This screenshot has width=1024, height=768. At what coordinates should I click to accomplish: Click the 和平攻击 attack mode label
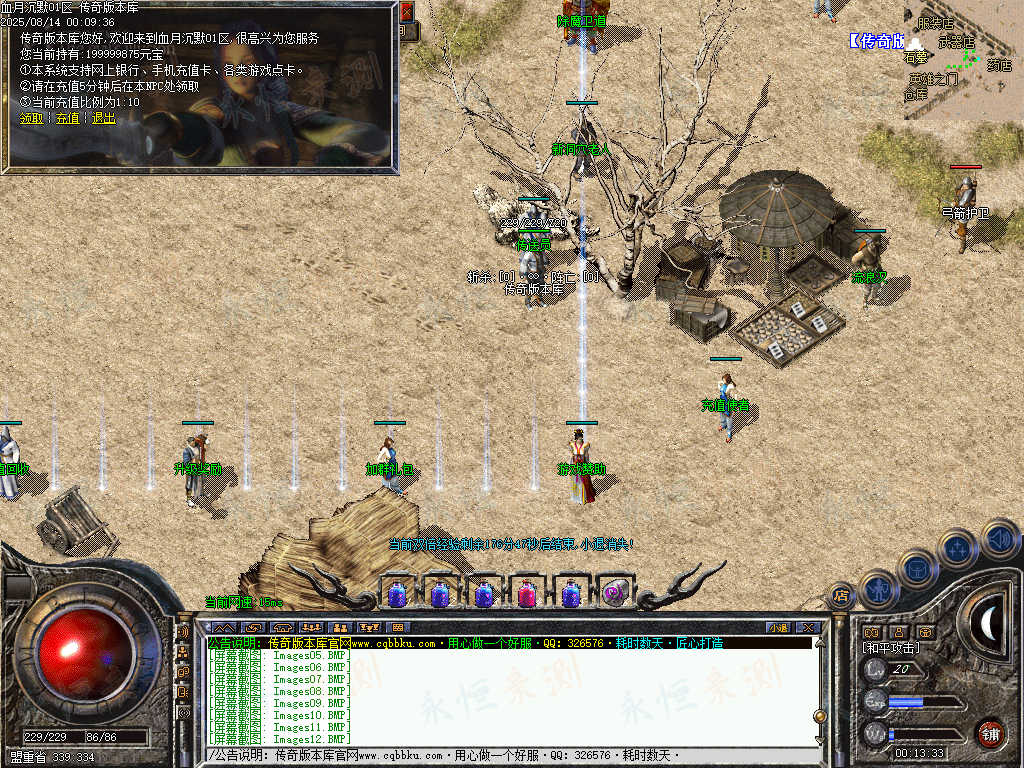click(891, 648)
